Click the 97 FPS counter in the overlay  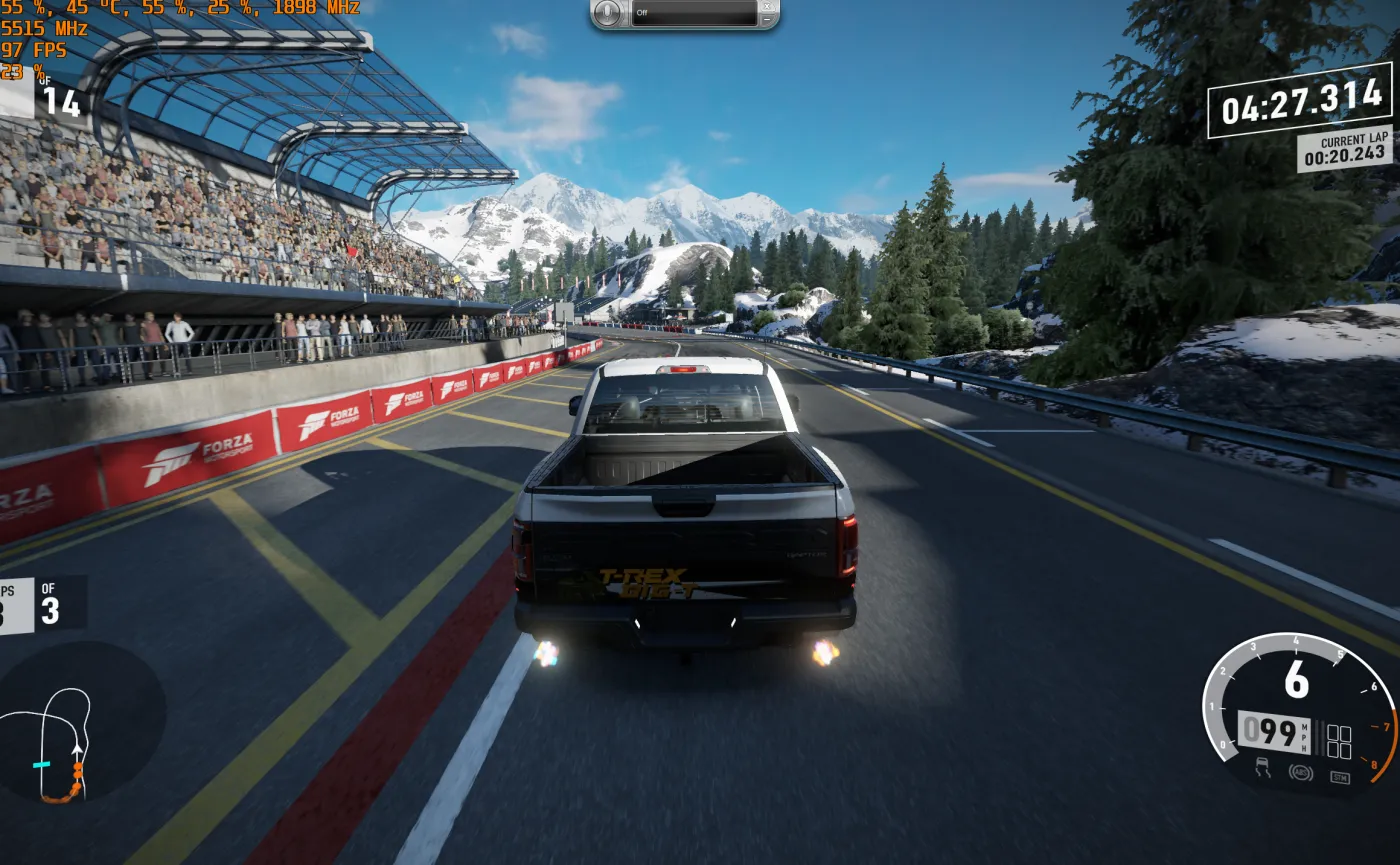point(35,50)
